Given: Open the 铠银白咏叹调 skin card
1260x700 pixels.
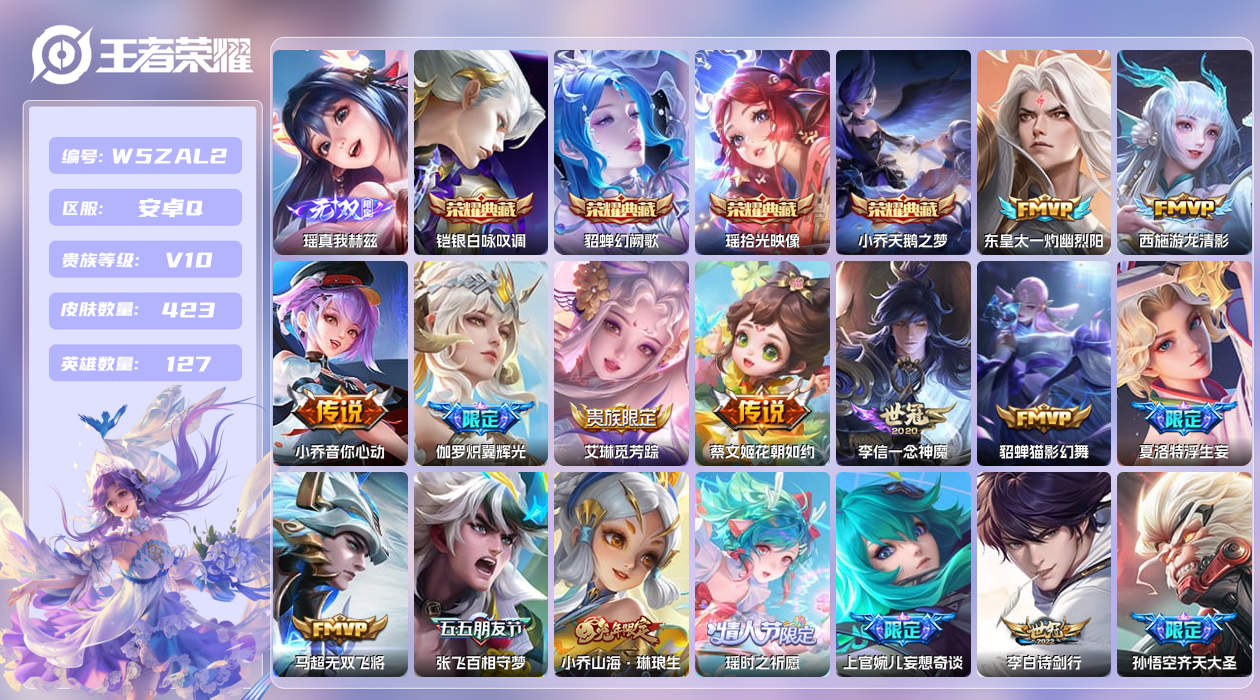Looking at the screenshot, I should 481,152.
